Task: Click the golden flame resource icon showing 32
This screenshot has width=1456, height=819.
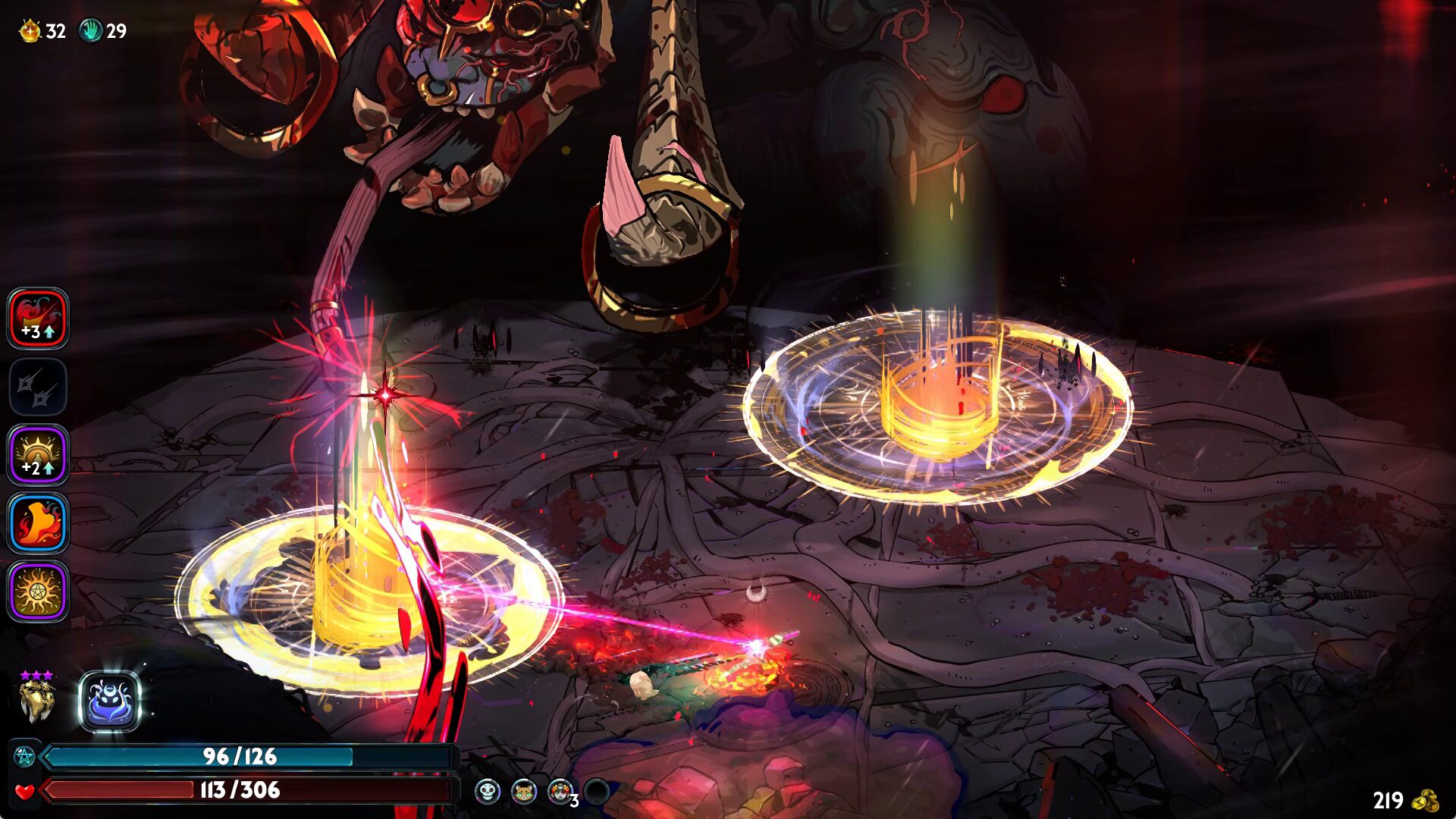Action: [30, 31]
